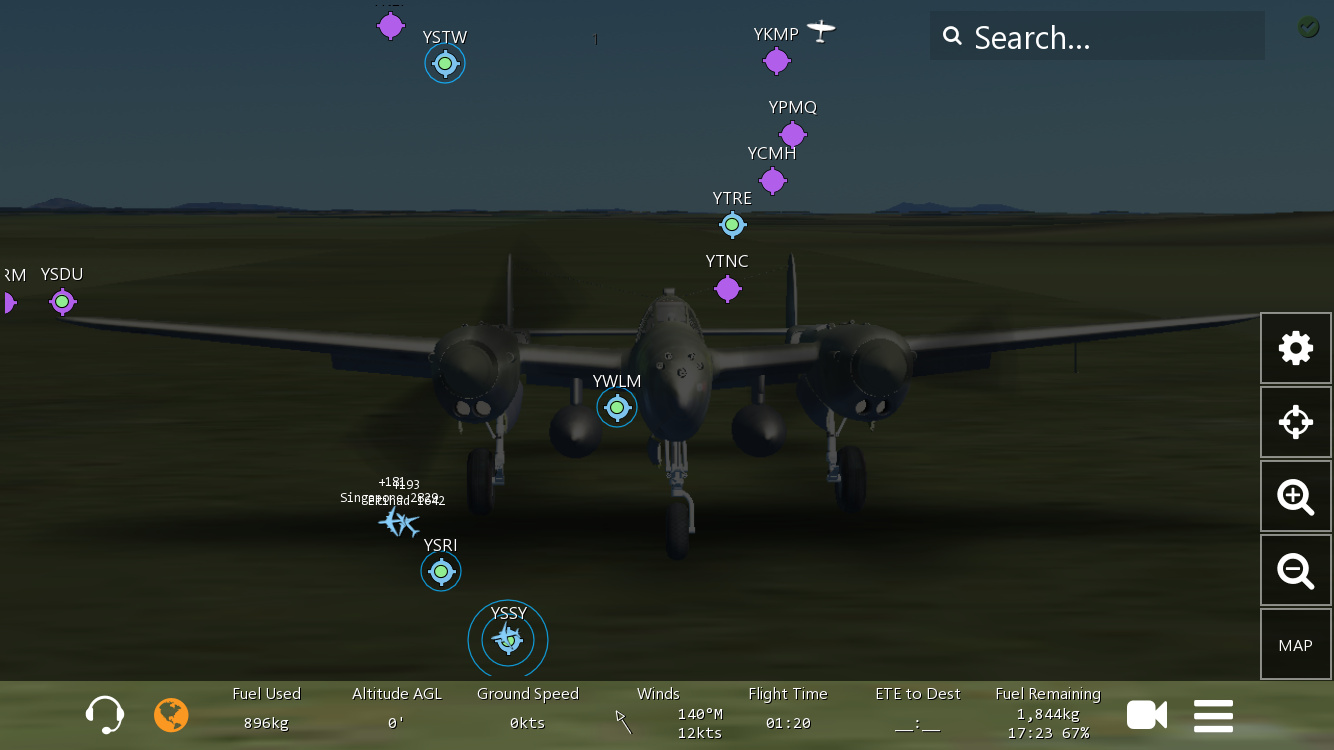Toggle the MAP button
Image resolution: width=1334 pixels, height=750 pixels.
pos(1295,645)
